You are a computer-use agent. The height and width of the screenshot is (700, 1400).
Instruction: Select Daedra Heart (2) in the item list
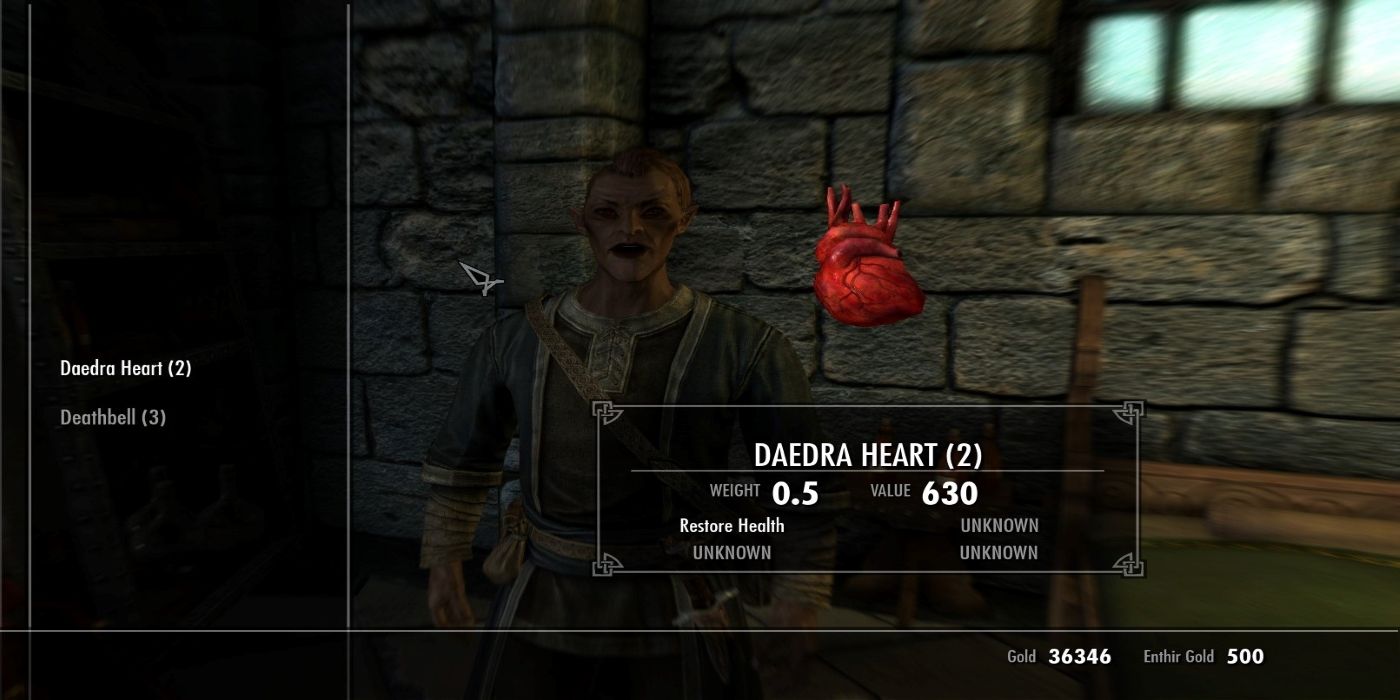tap(126, 368)
